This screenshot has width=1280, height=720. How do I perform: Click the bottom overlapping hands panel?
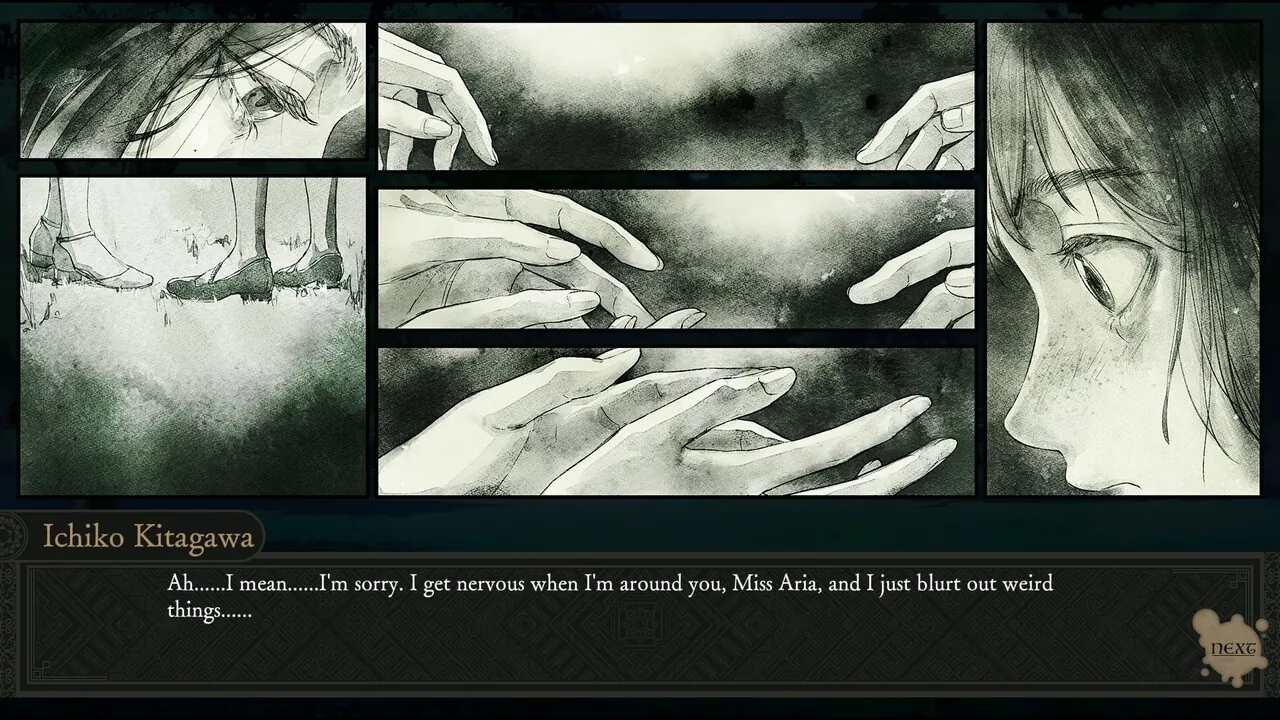(x=675, y=420)
